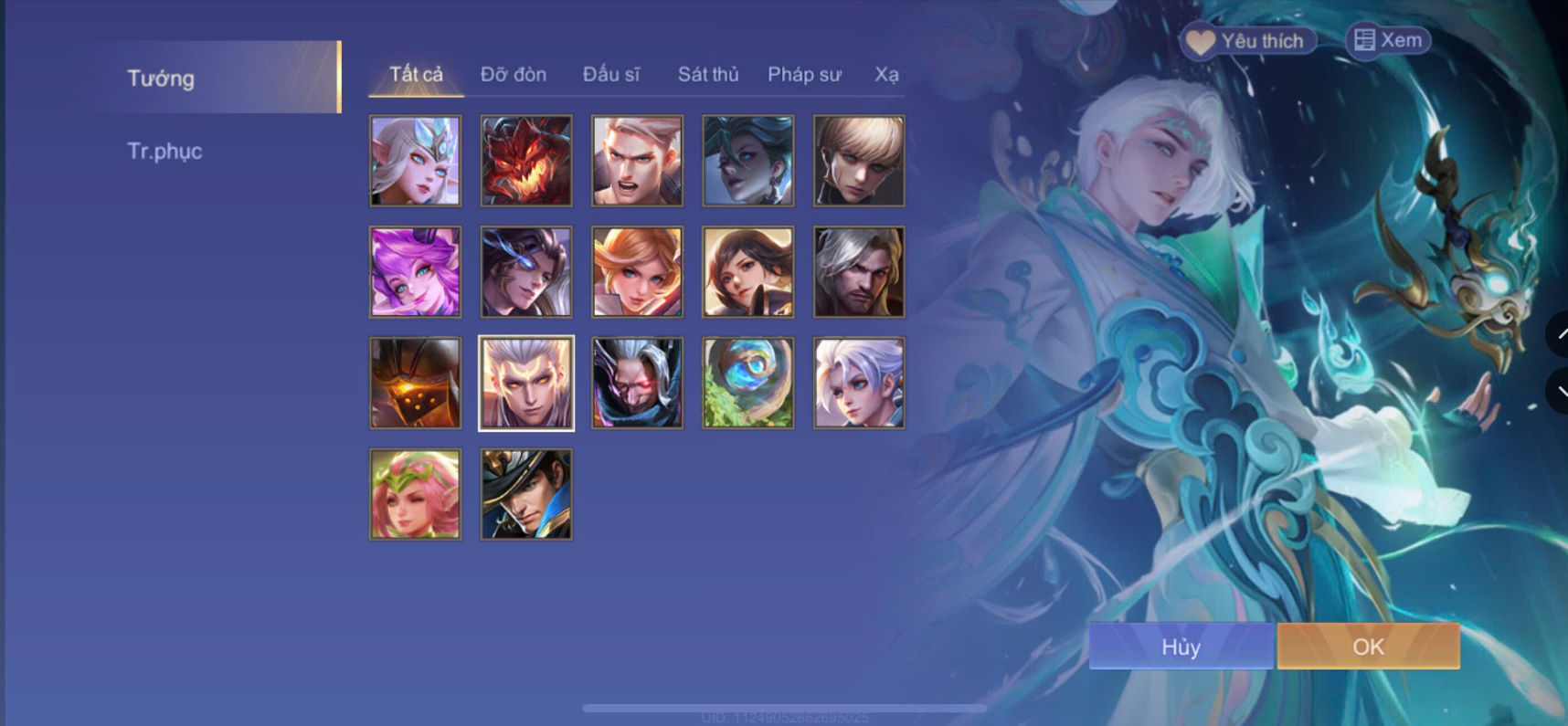This screenshot has height=726, width=1568.
Task: Select the gray-haired bearded hero portrait
Action: click(858, 271)
